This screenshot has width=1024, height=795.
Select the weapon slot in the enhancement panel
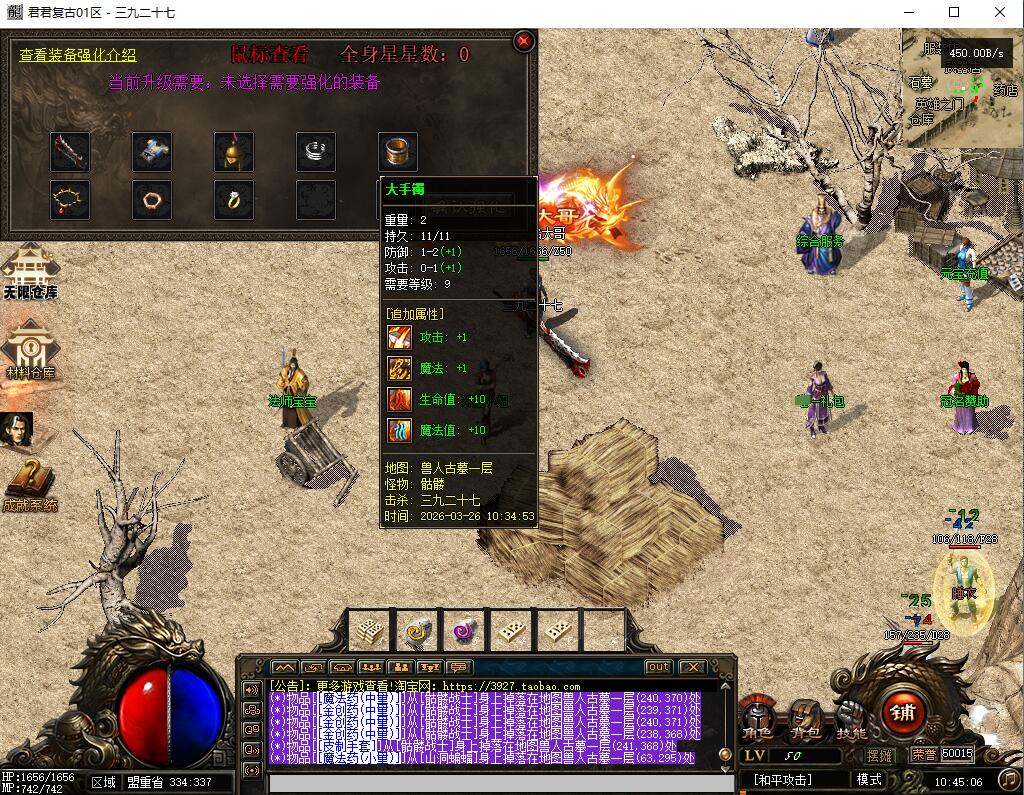point(70,152)
